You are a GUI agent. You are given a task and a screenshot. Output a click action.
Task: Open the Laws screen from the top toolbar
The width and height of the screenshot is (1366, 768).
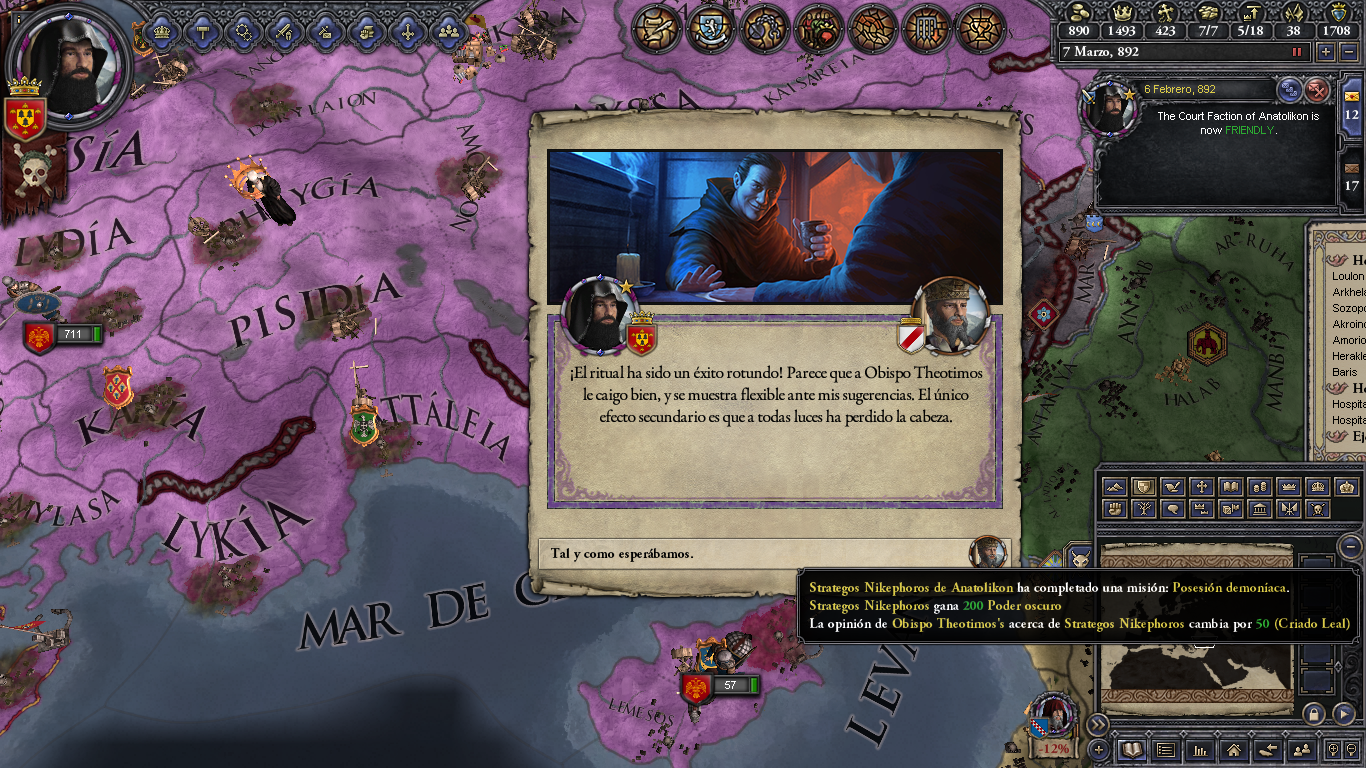coord(654,30)
